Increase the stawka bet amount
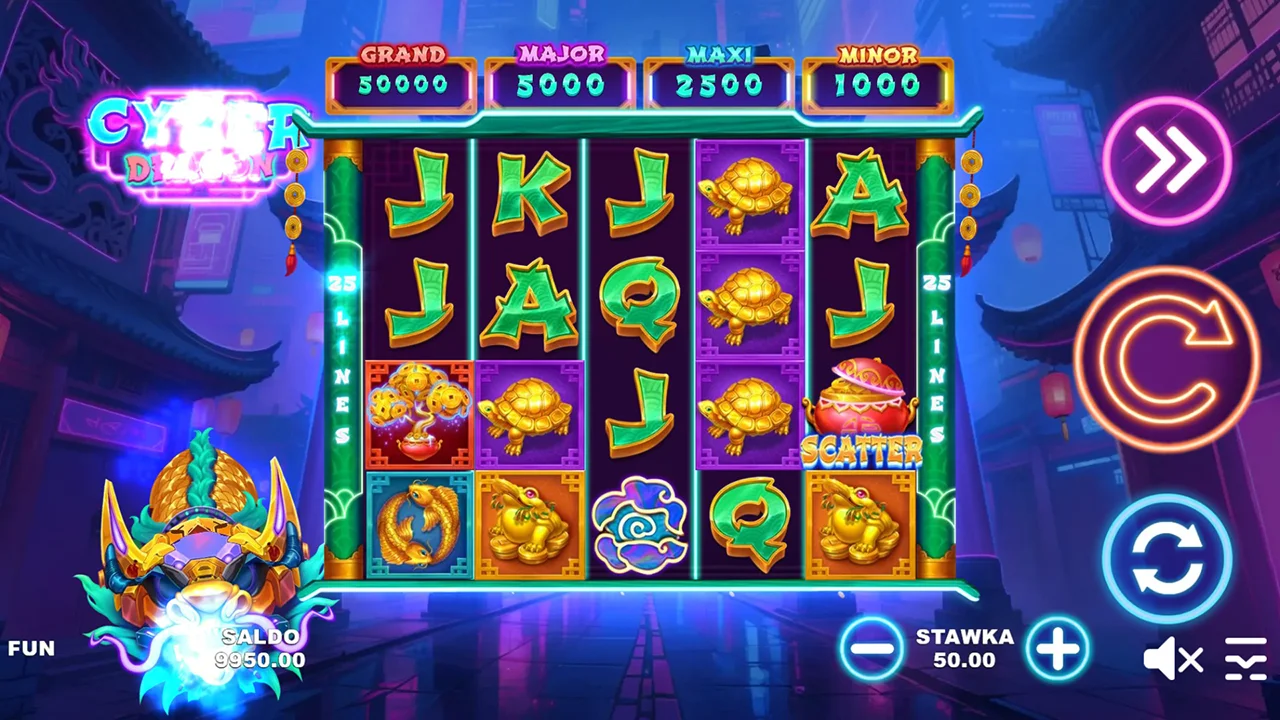Viewport: 1280px width, 720px height. [1057, 648]
